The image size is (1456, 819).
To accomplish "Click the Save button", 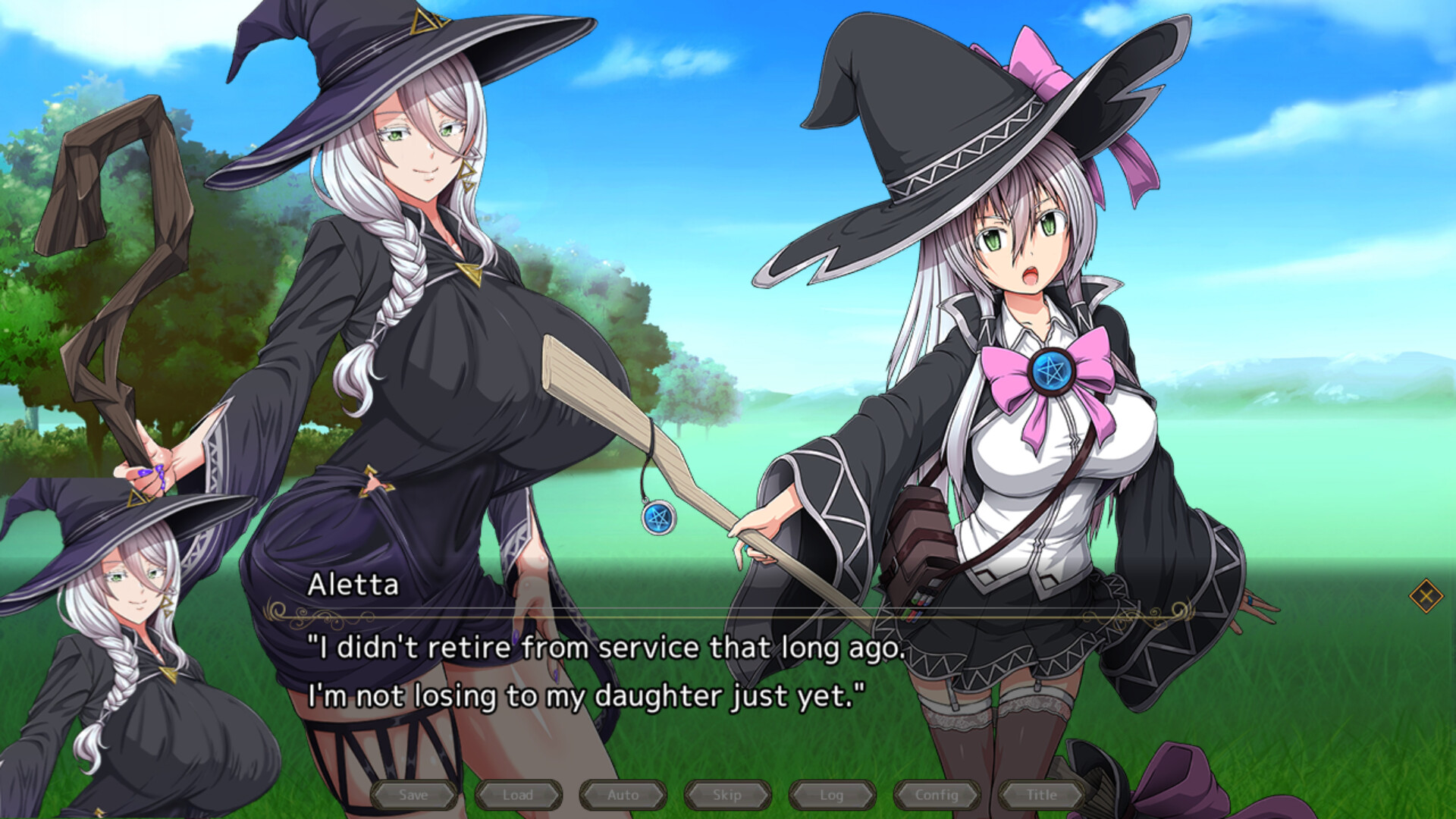I will 414,795.
